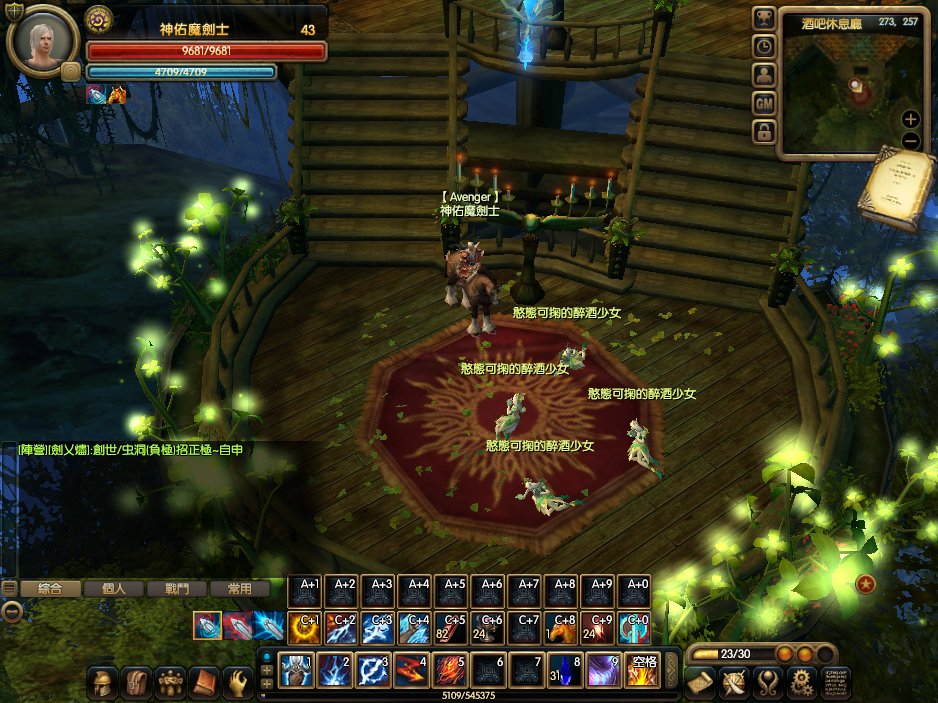Screen dimensions: 938x703
Task: Toggle the padlock icon beside the minimap
Action: click(764, 131)
